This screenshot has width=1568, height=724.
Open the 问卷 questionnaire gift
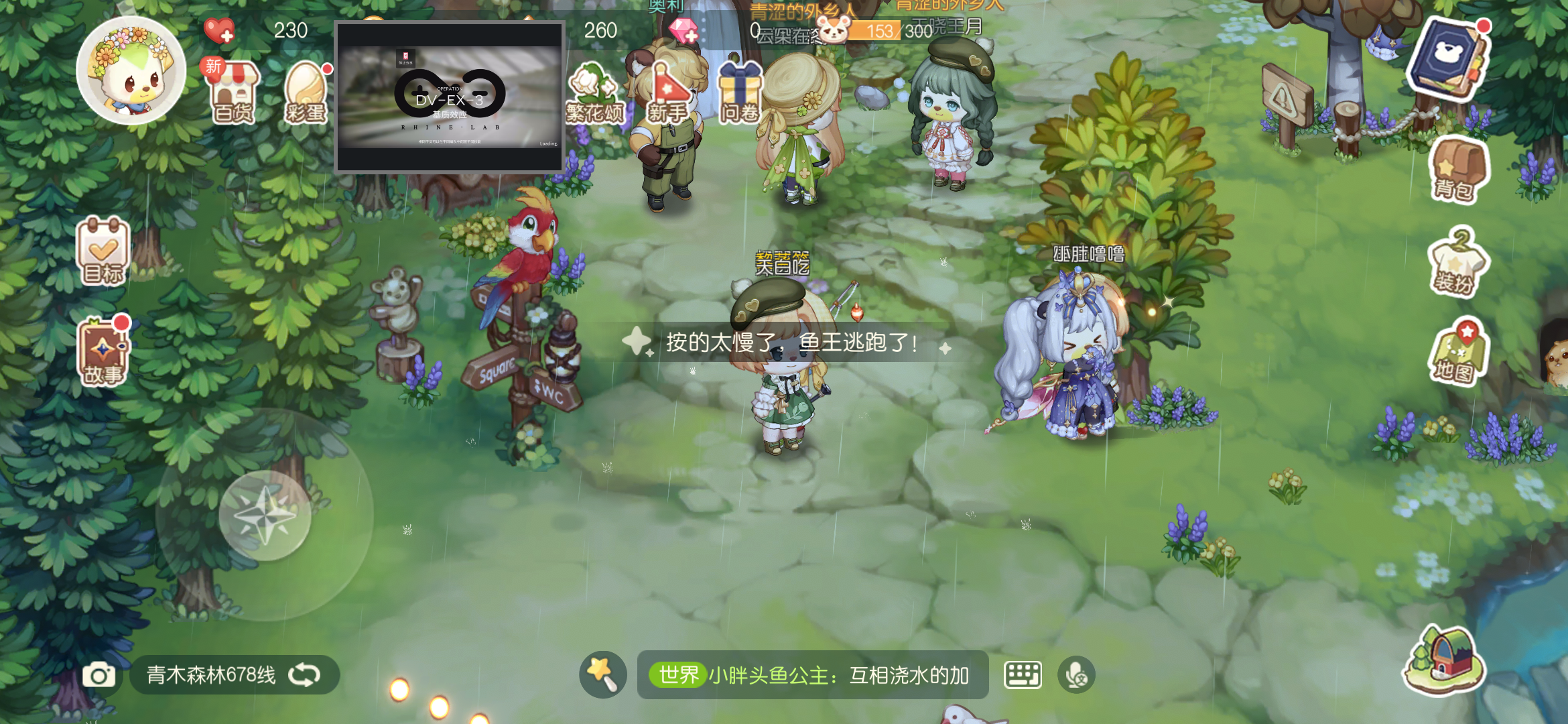coord(740,90)
